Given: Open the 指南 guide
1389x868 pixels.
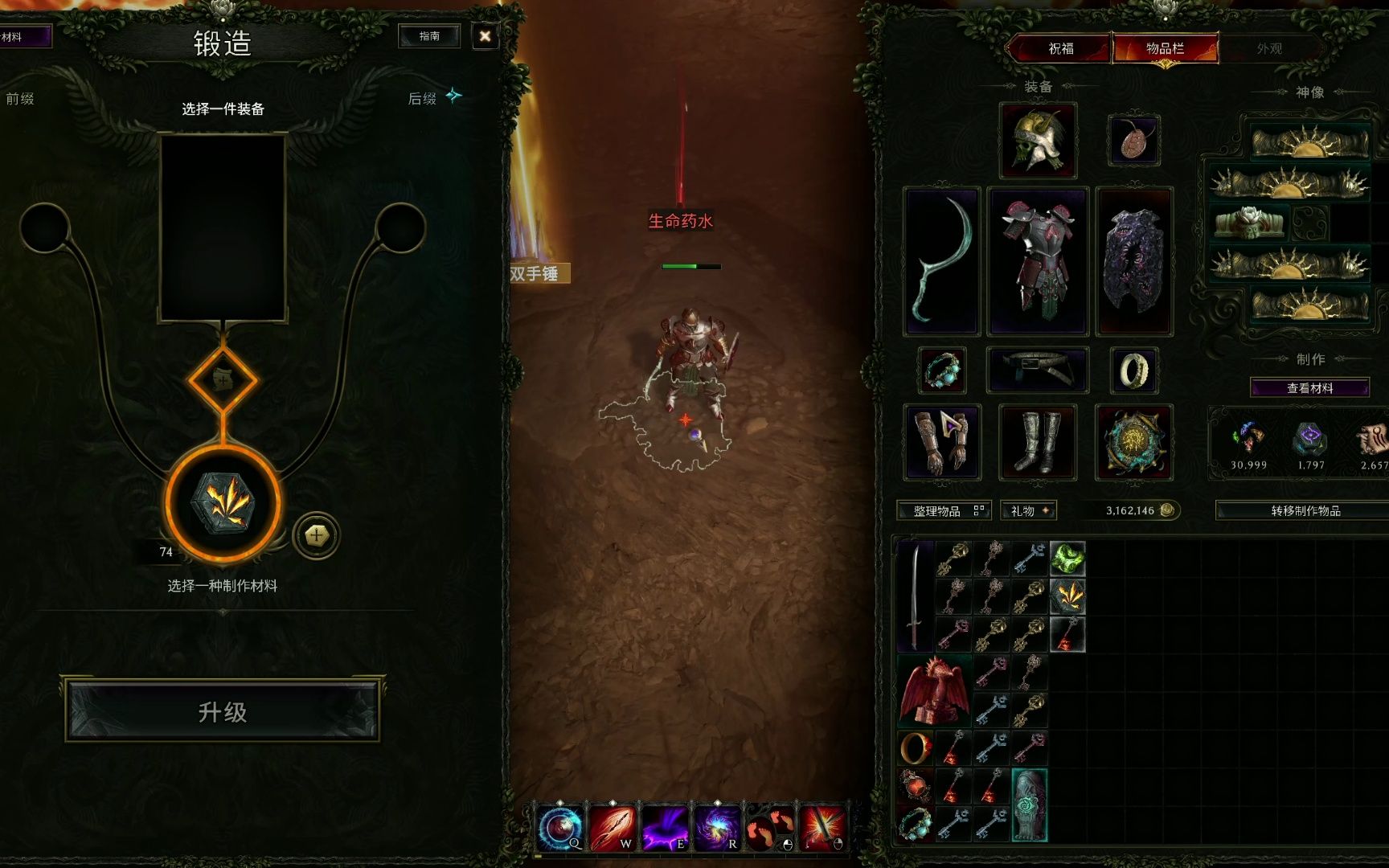Looking at the screenshot, I should click(x=429, y=36).
